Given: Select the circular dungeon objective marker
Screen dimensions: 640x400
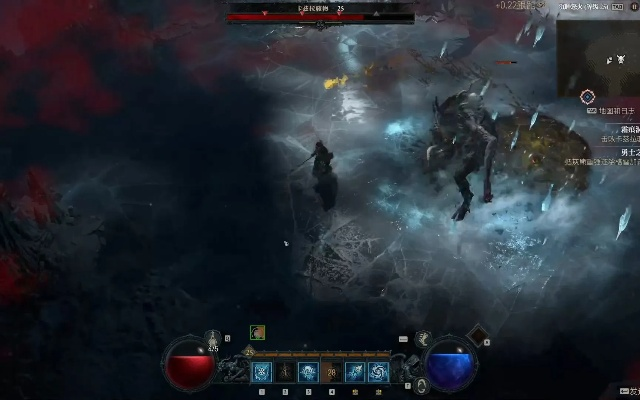Looking at the screenshot, I should (588, 97).
